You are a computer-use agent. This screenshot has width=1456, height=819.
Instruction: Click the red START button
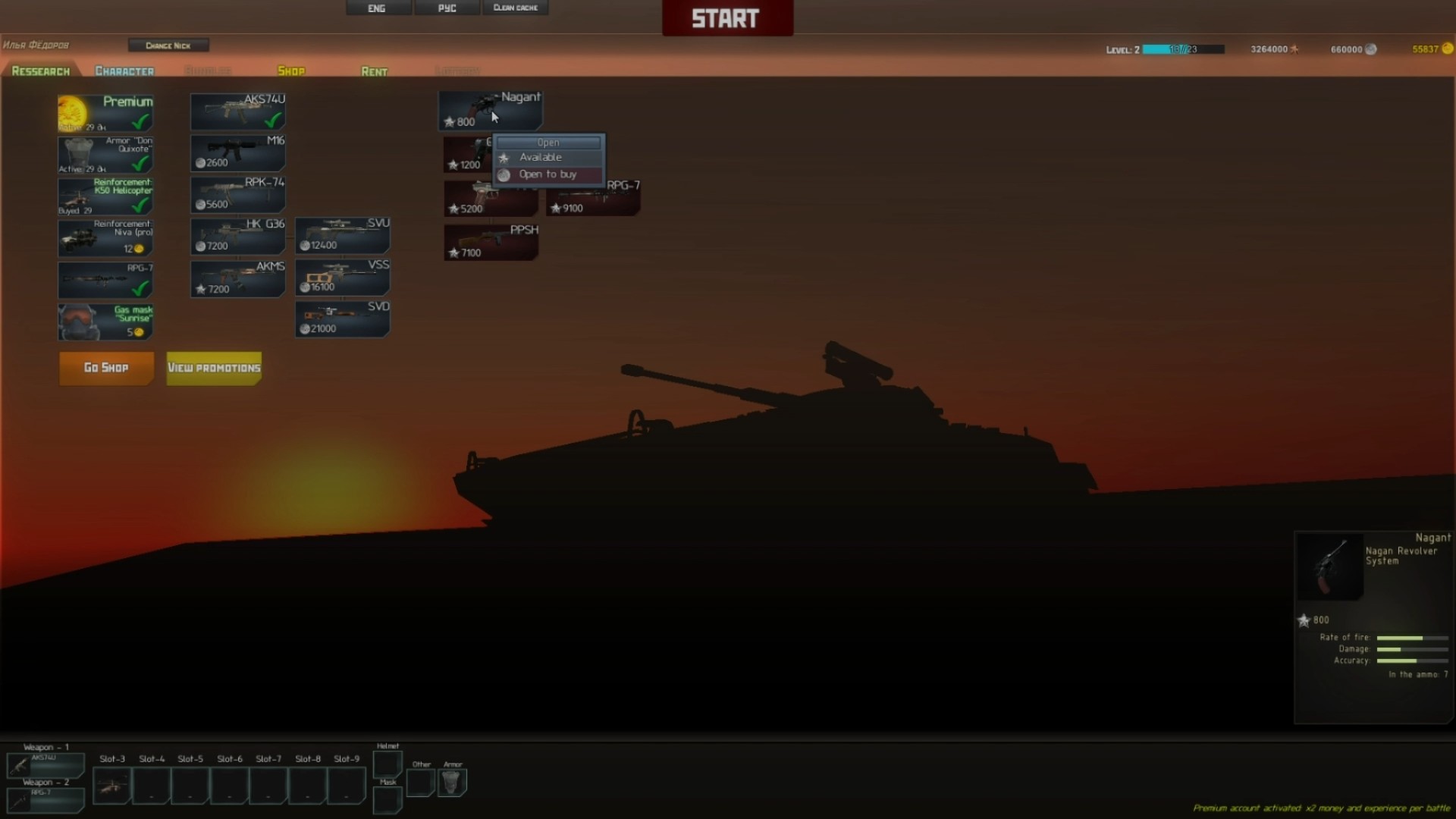(726, 18)
